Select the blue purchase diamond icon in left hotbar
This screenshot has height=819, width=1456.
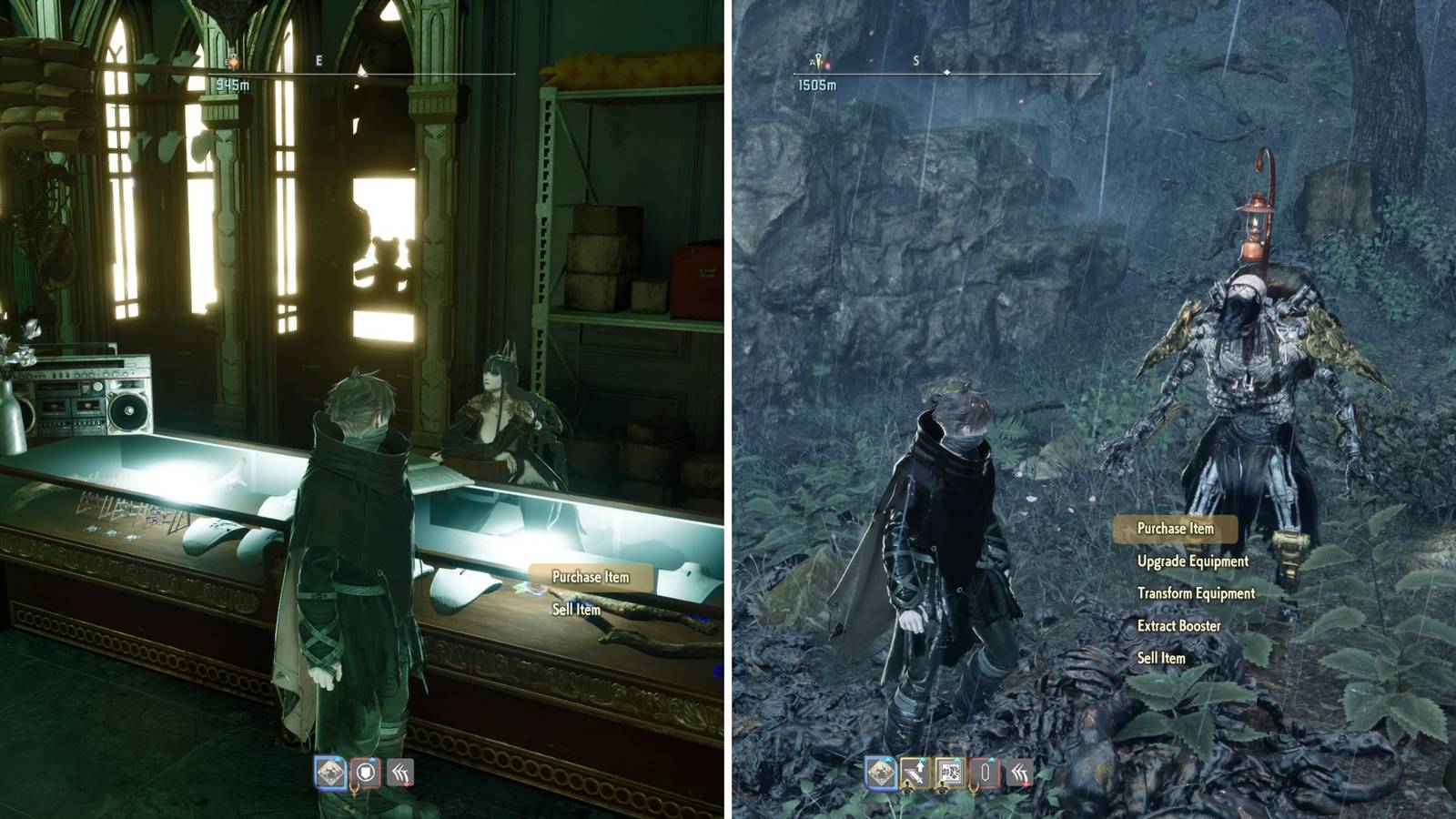click(329, 772)
